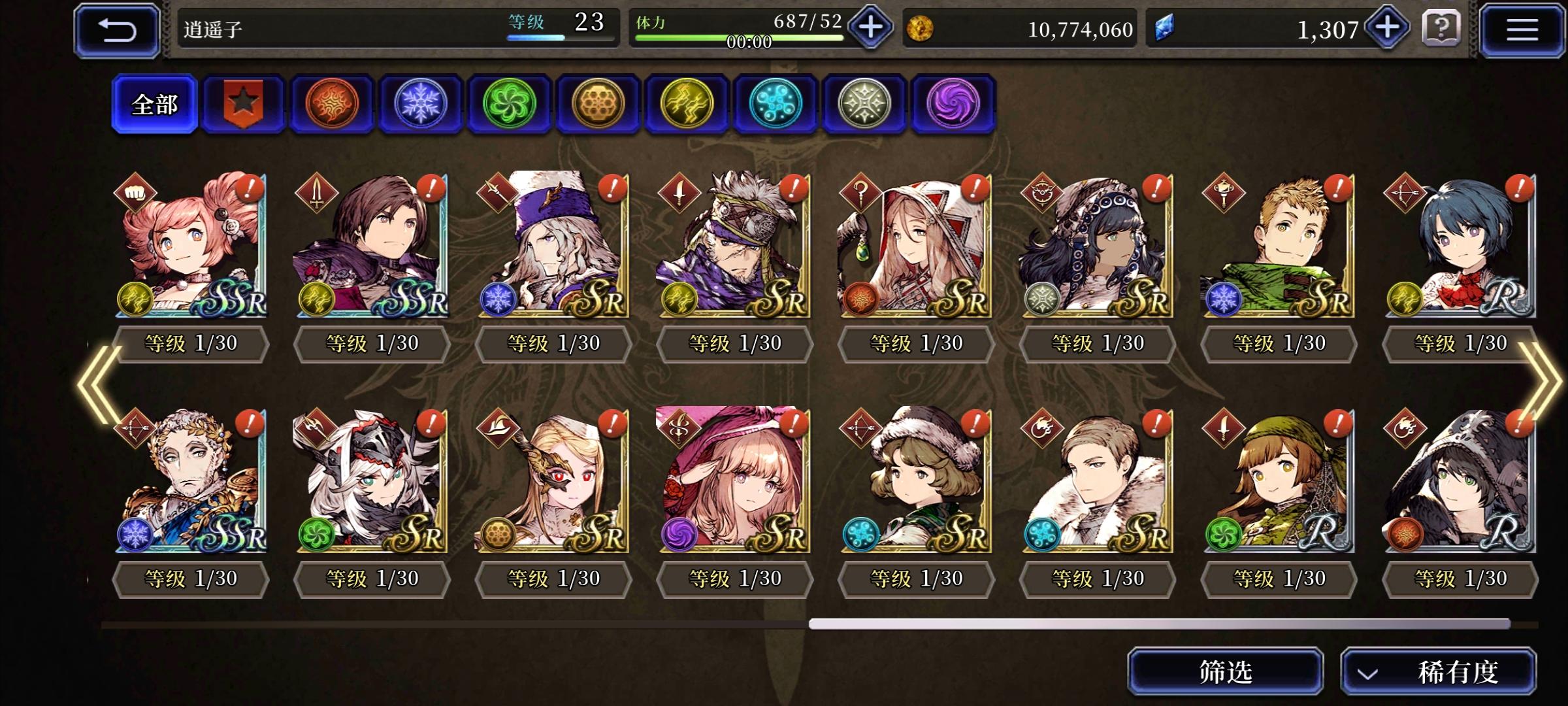The height and width of the screenshot is (706, 1568).
Task: Select the wind element filter icon
Action: (510, 105)
